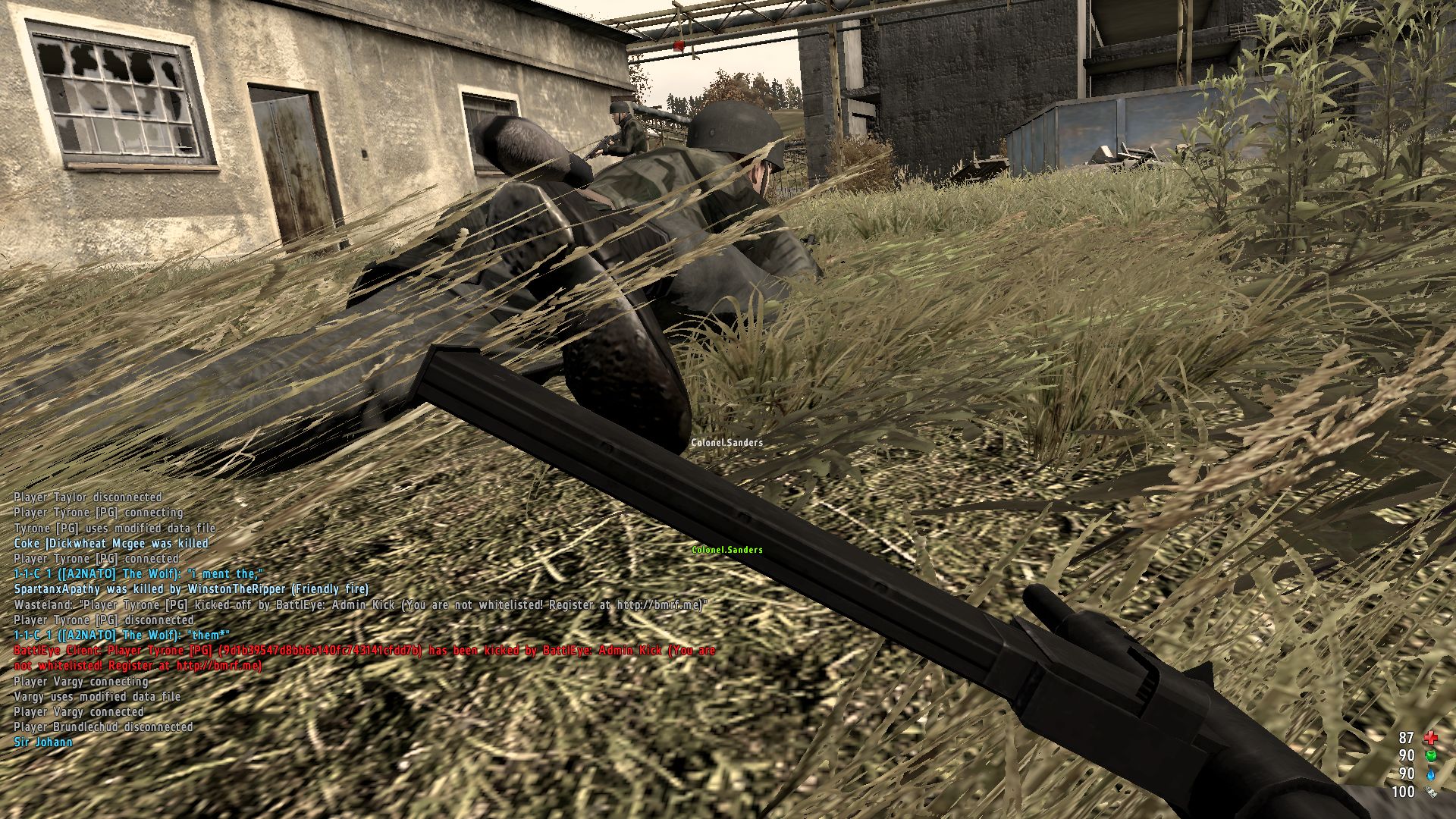The height and width of the screenshot is (819, 1456).
Task: Click the Player Vargy connected line
Action: click(80, 712)
